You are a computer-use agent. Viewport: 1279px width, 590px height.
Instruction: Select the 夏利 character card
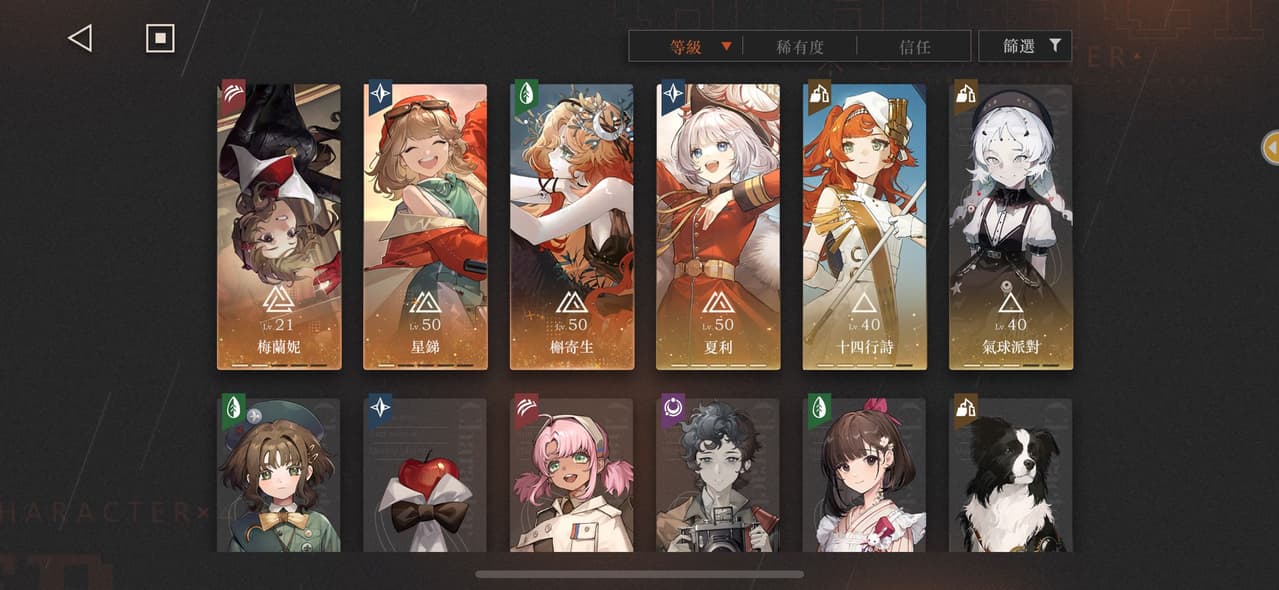718,227
